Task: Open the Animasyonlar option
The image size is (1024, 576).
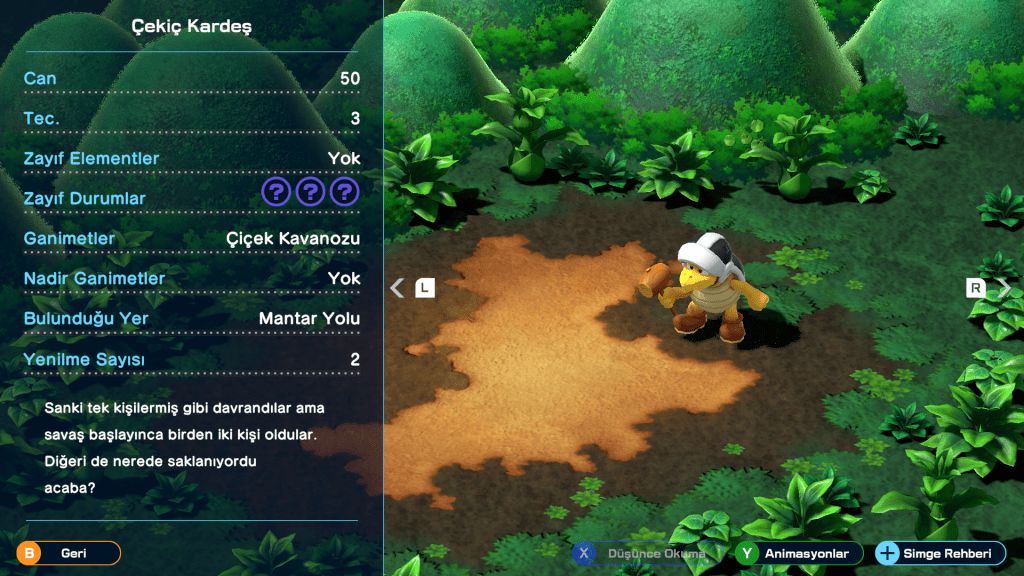Action: click(797, 553)
